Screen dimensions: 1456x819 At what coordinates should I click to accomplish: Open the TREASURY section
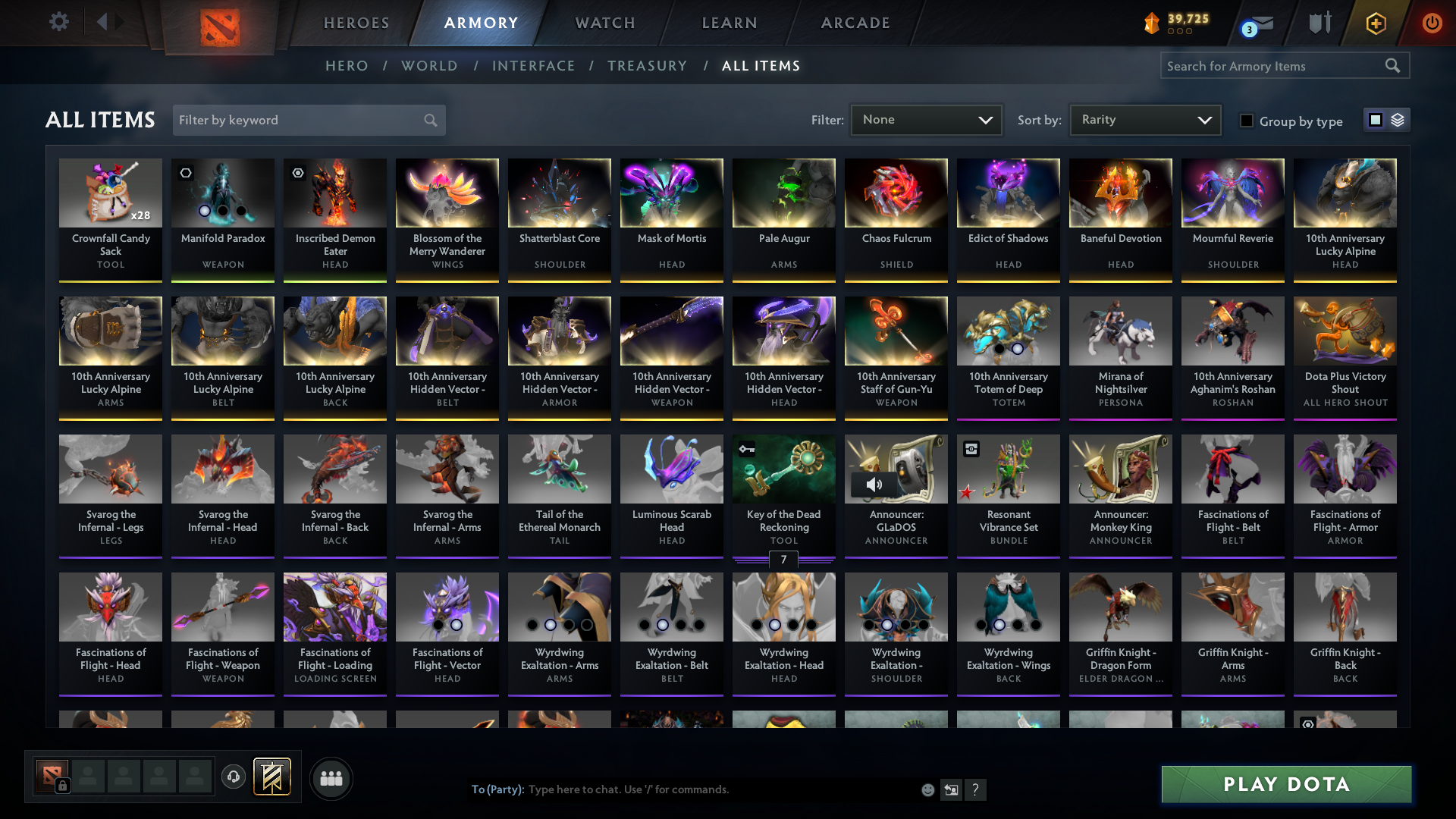pos(647,66)
